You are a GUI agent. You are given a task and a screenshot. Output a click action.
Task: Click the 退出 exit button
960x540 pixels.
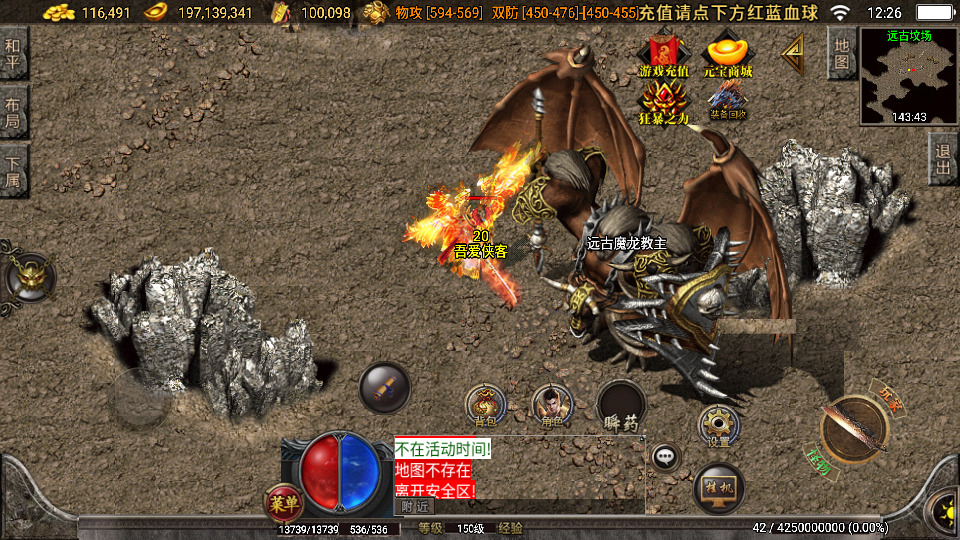tap(943, 160)
